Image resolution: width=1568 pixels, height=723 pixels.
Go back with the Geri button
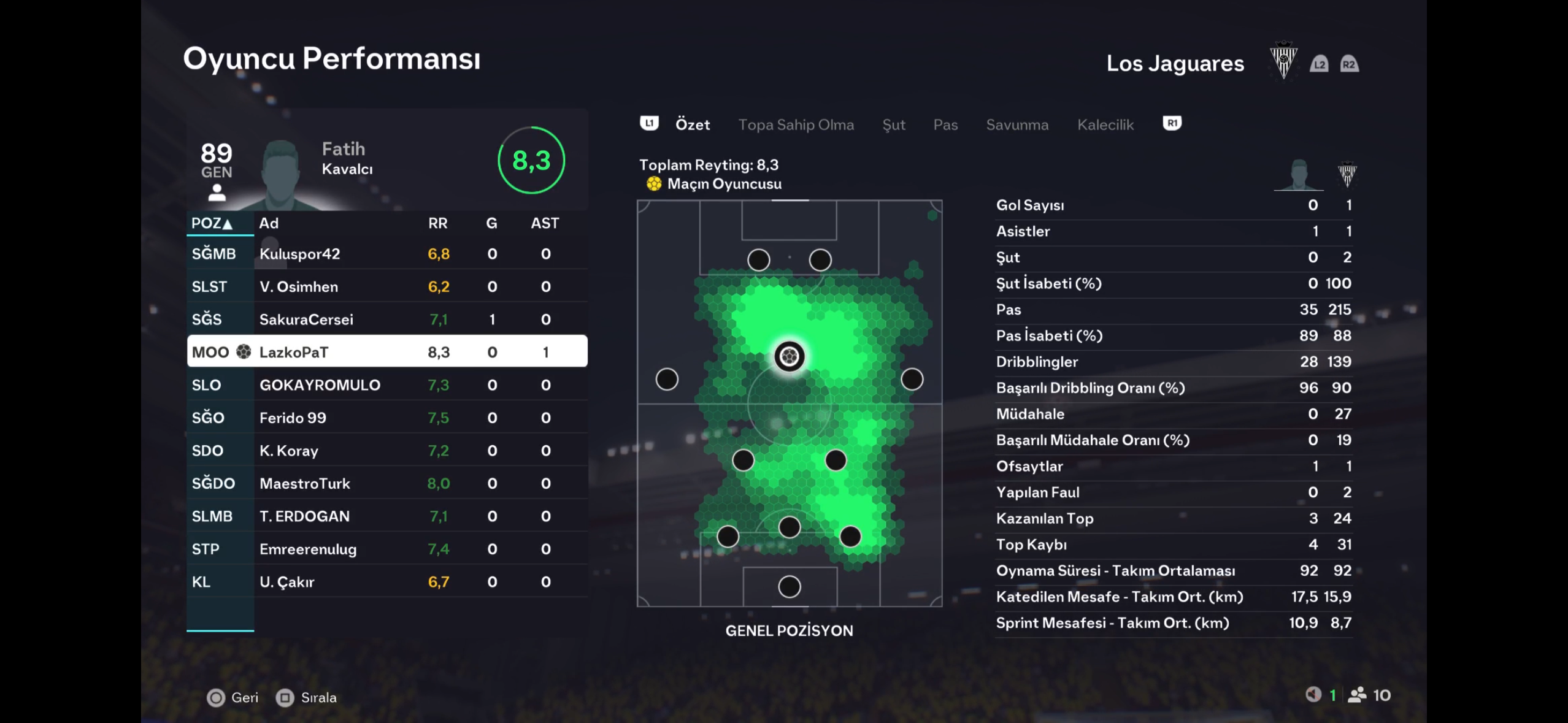tap(233, 697)
